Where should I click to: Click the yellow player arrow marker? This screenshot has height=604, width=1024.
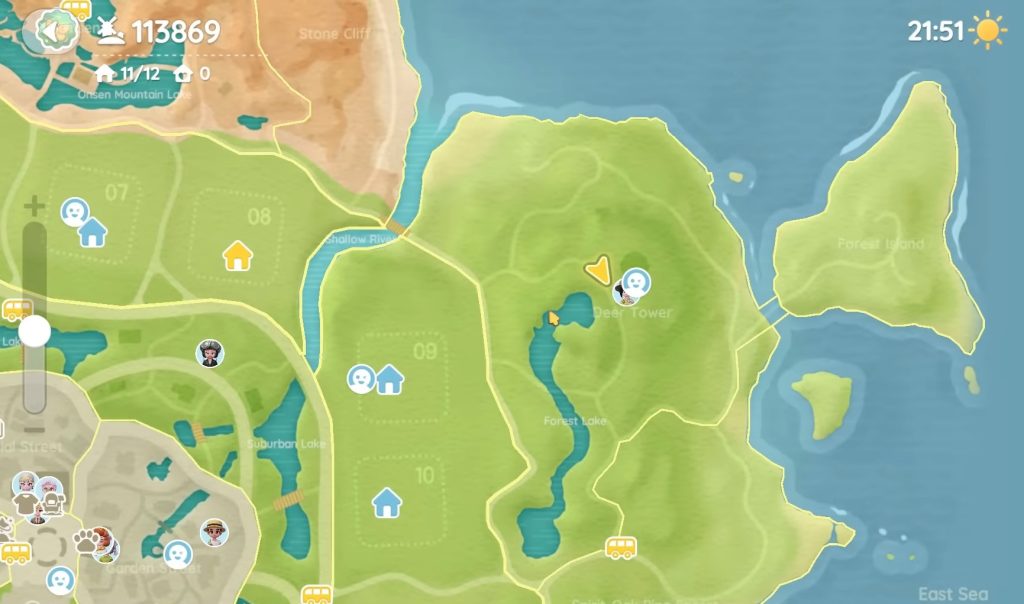[x=598, y=269]
